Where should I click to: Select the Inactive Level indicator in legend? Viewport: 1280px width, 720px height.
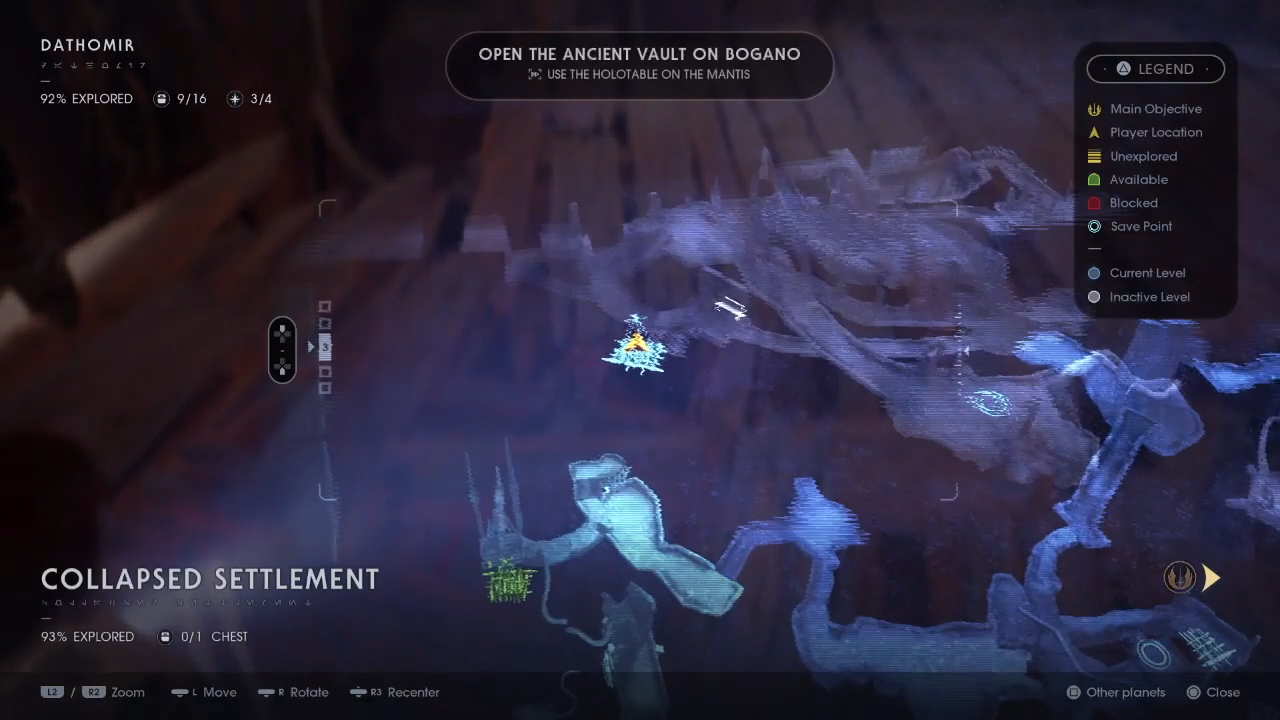(1093, 297)
